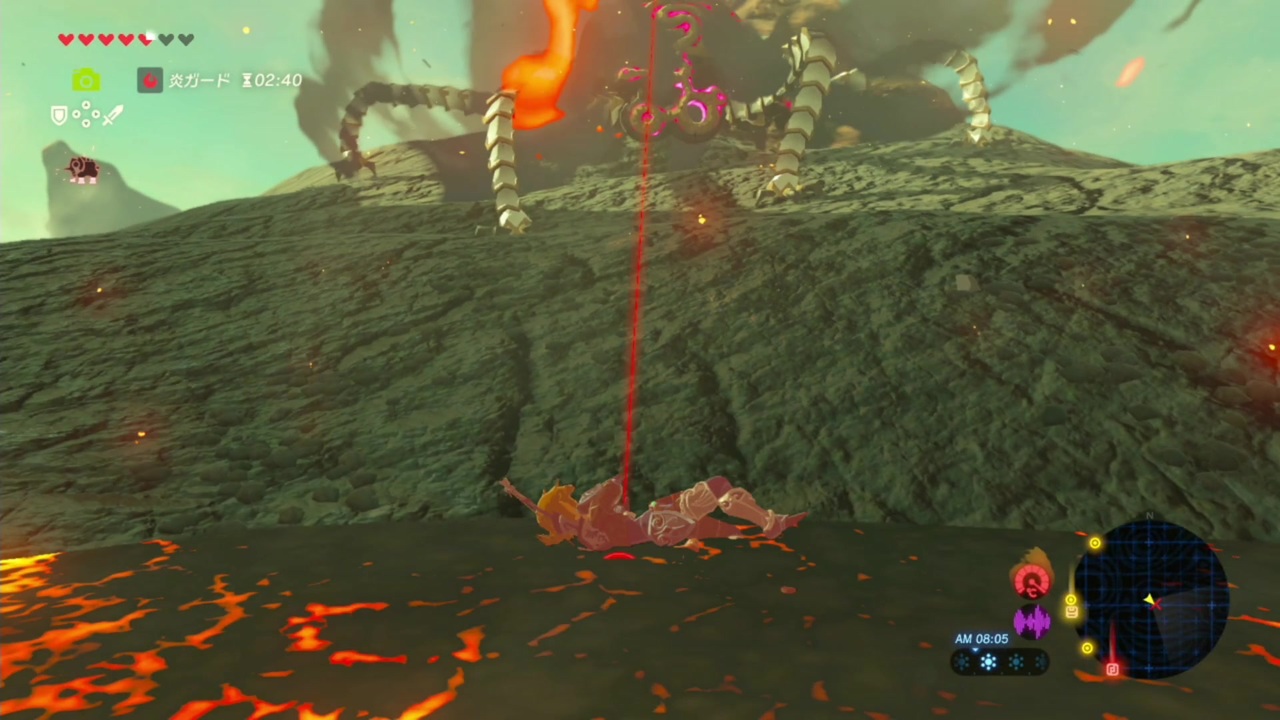Click the Vah Rudania alarm gauge icon
1280x720 pixels.
point(1033,580)
